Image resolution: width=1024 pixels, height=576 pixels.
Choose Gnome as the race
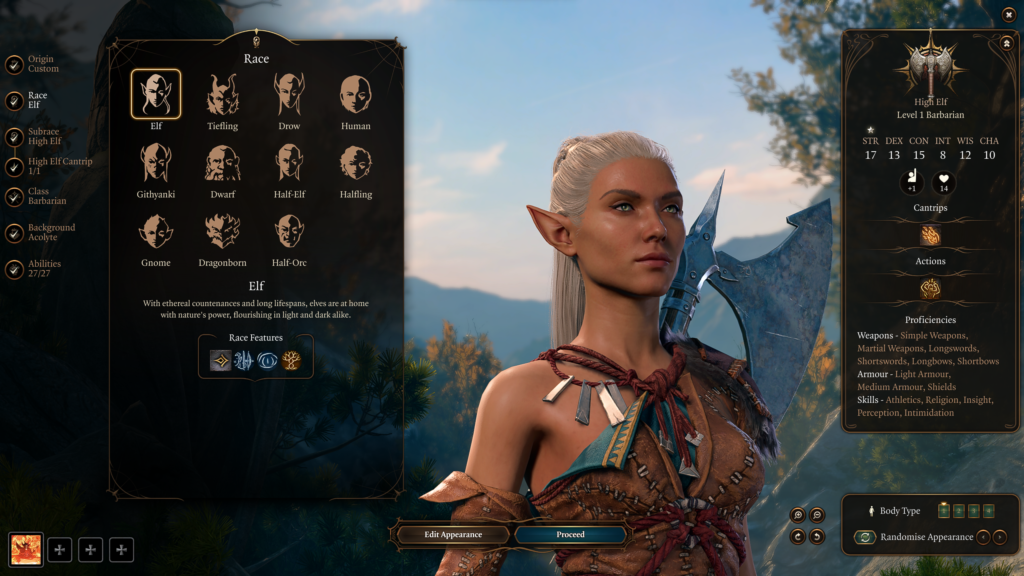tap(155, 231)
